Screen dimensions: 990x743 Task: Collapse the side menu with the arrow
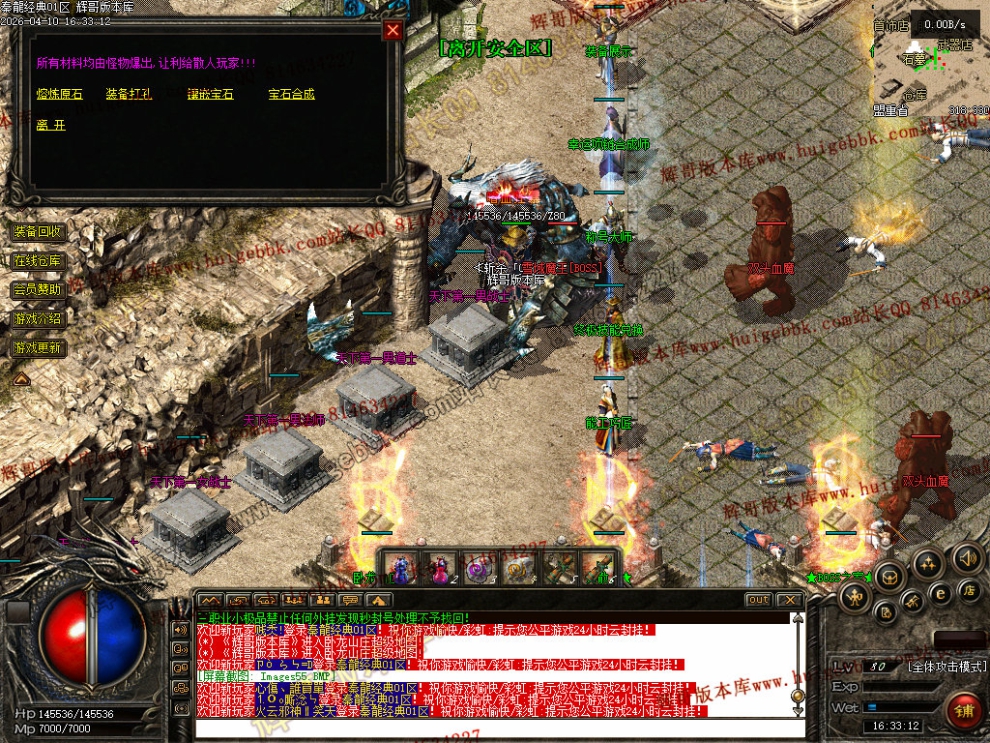(x=21, y=379)
